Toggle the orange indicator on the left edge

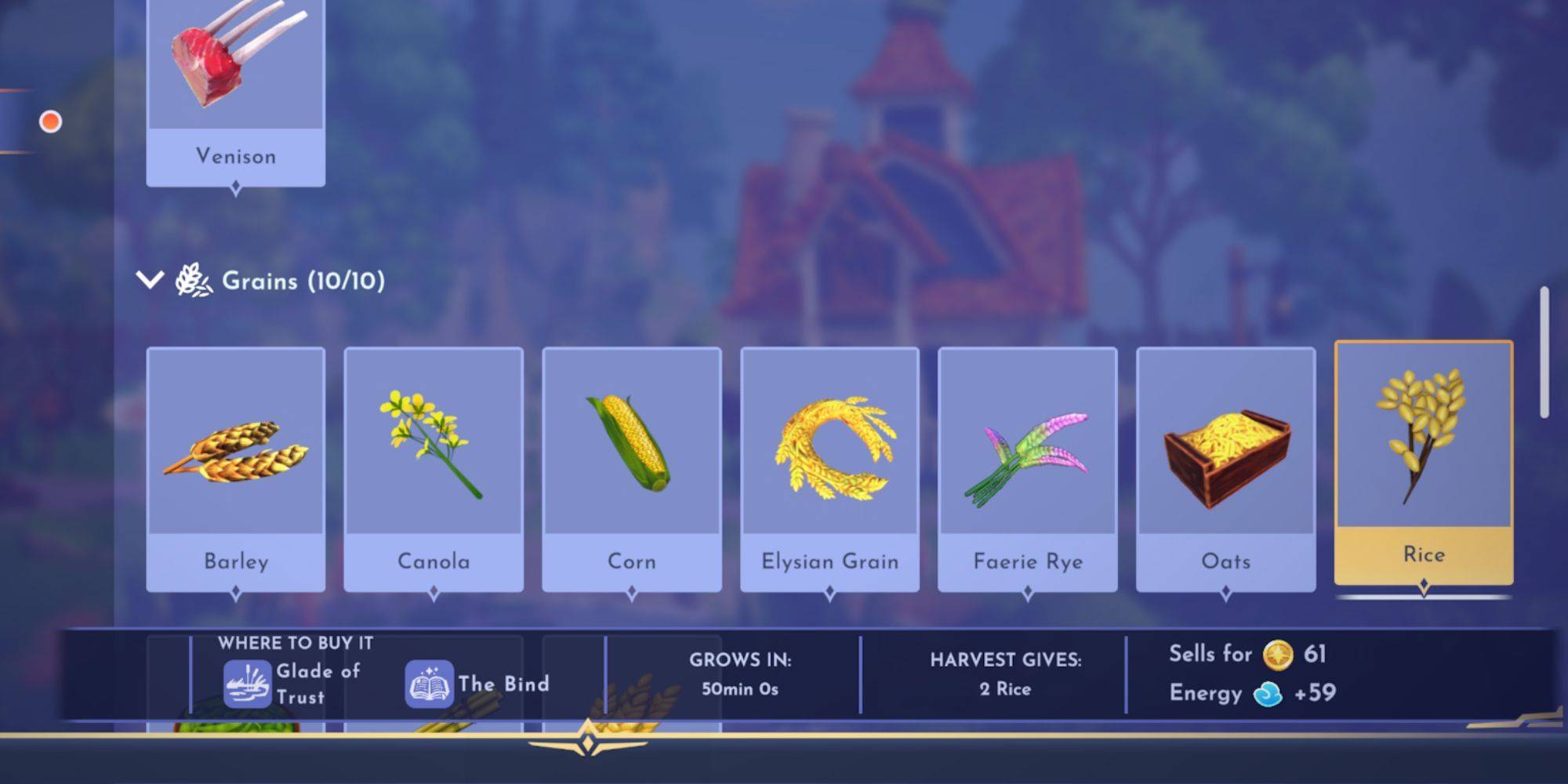[51, 119]
